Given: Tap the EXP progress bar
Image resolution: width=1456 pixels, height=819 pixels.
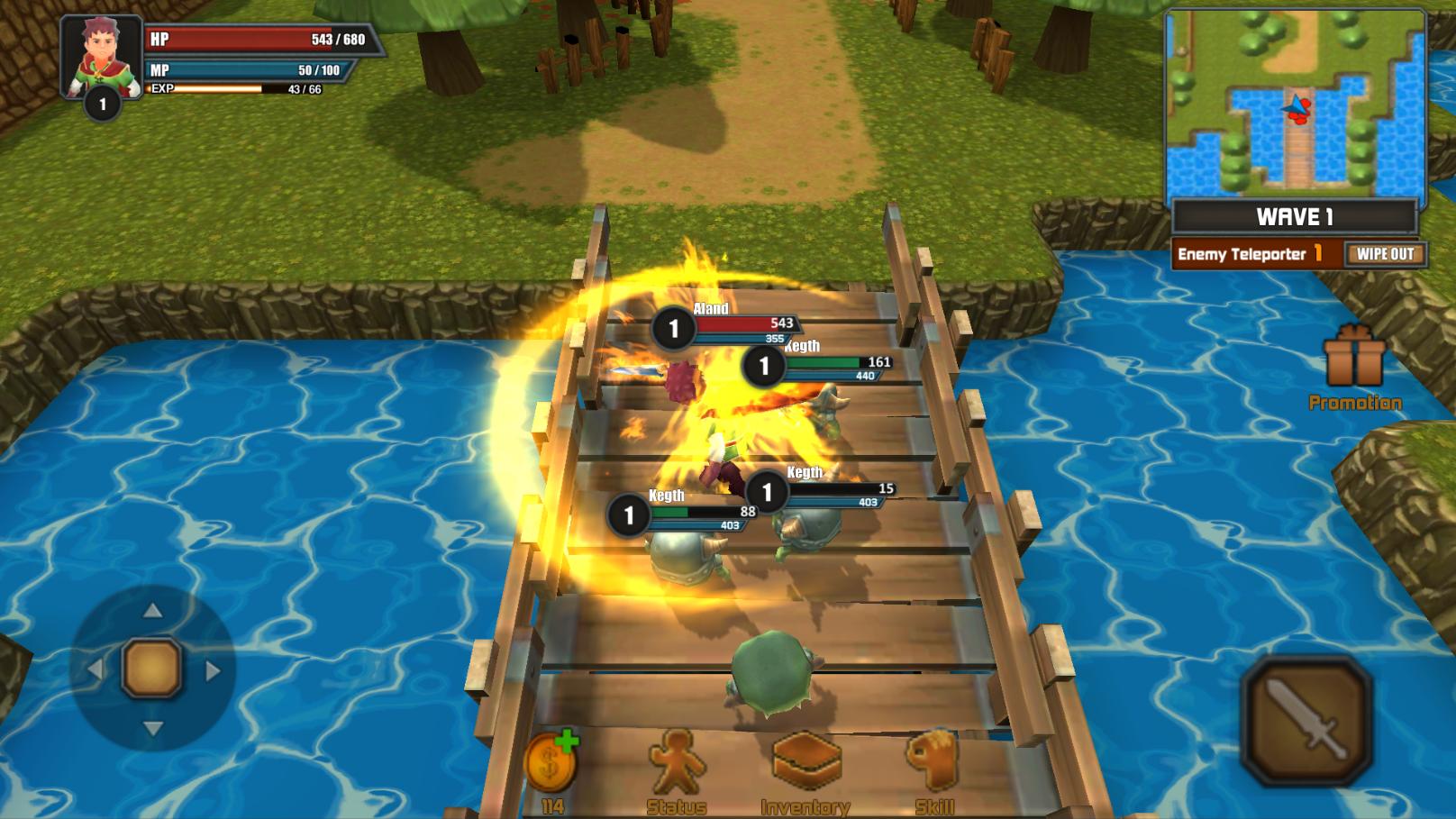Looking at the screenshot, I should coord(221,90).
